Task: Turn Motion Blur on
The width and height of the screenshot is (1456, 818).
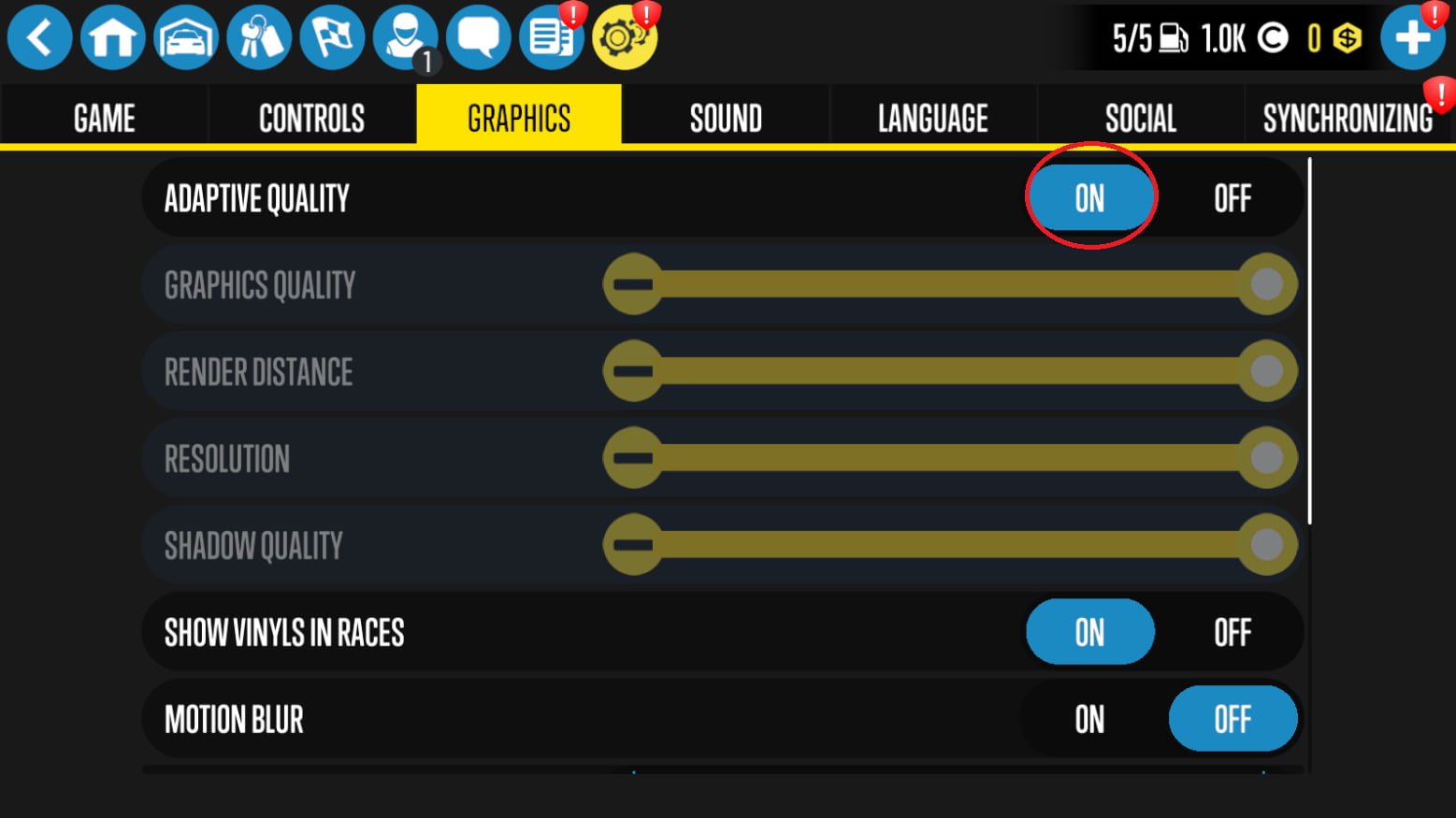Action: (1089, 720)
